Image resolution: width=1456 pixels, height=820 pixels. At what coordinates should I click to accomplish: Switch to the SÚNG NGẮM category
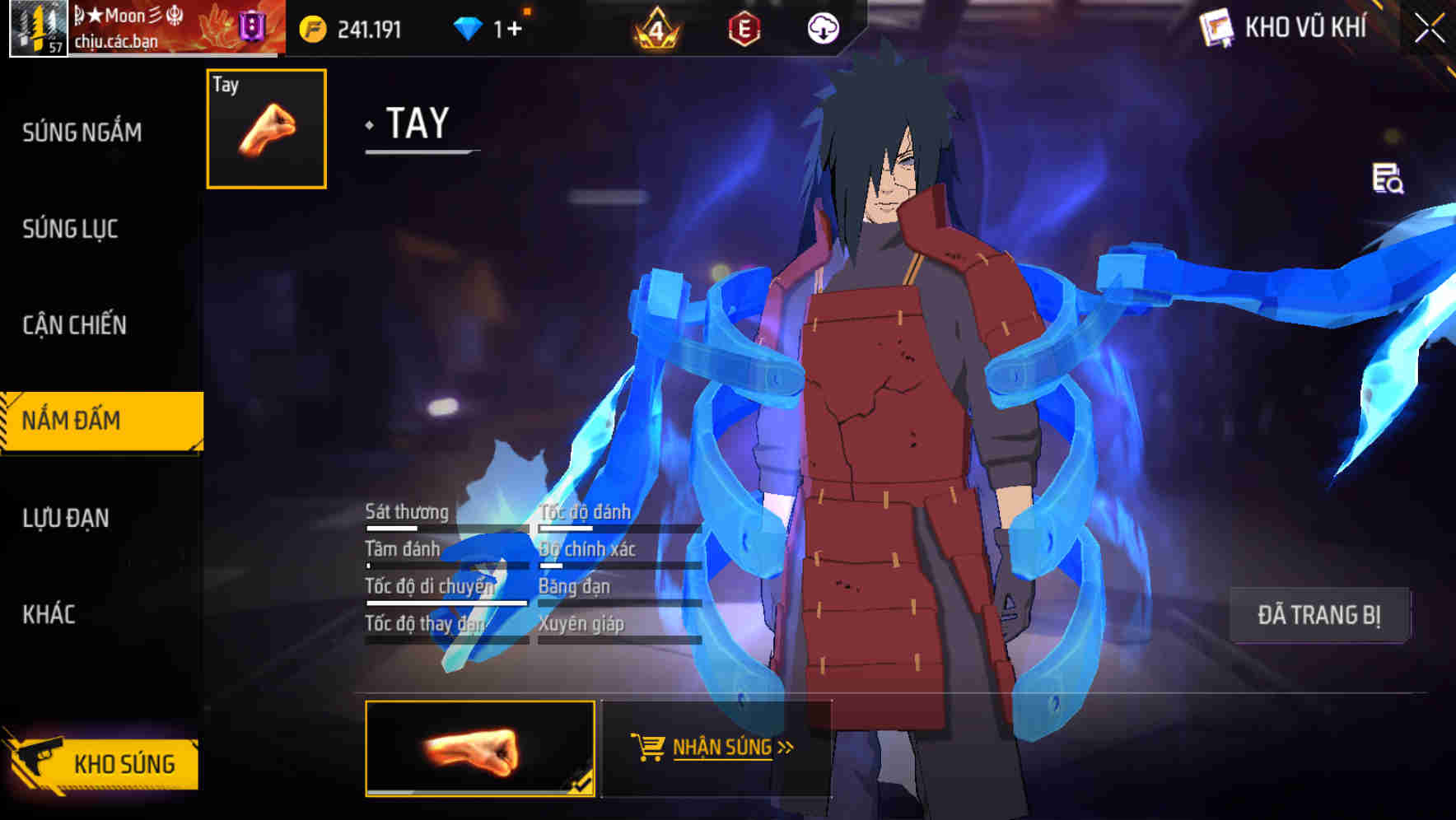(x=82, y=132)
